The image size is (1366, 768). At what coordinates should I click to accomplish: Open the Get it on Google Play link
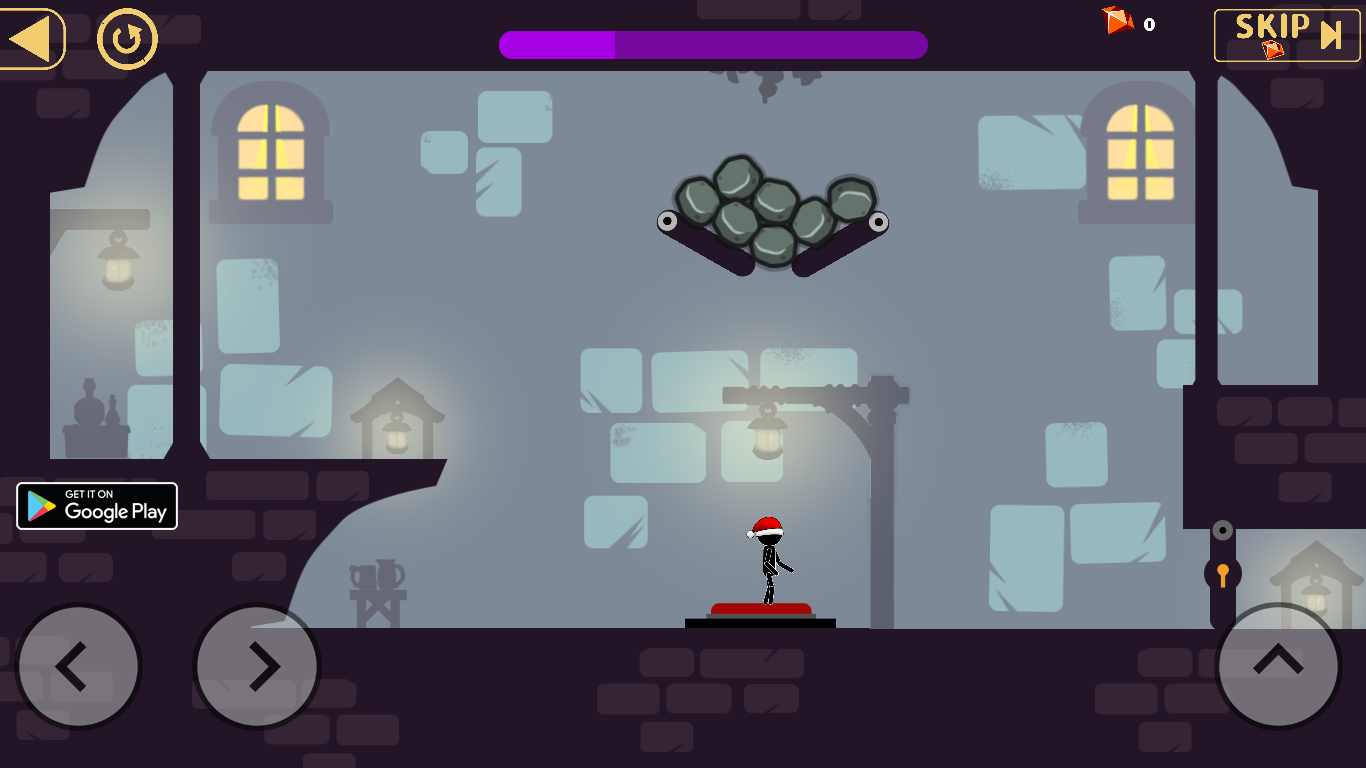click(97, 506)
